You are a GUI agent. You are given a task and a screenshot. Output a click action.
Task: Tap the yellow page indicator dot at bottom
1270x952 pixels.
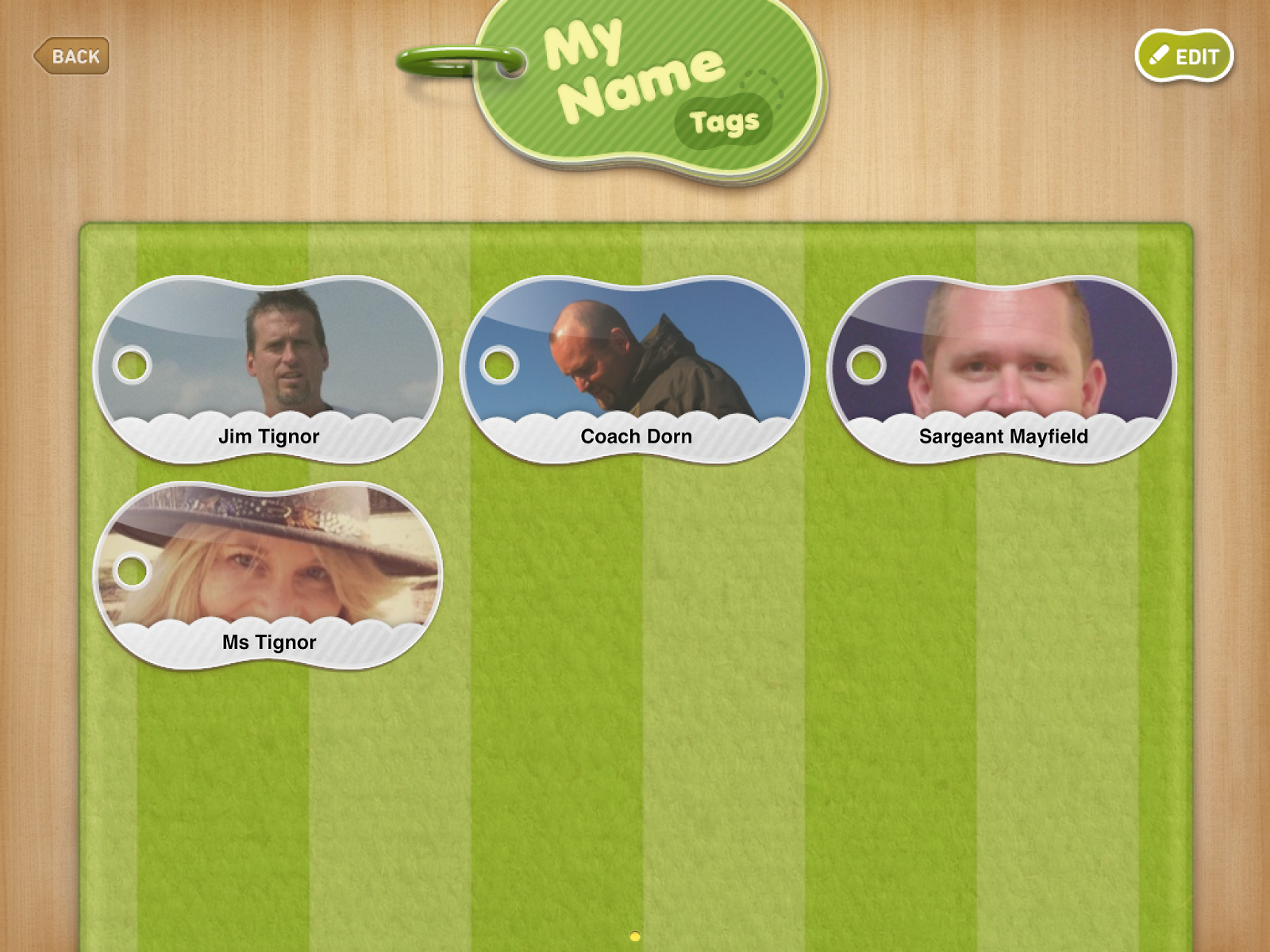coord(635,938)
